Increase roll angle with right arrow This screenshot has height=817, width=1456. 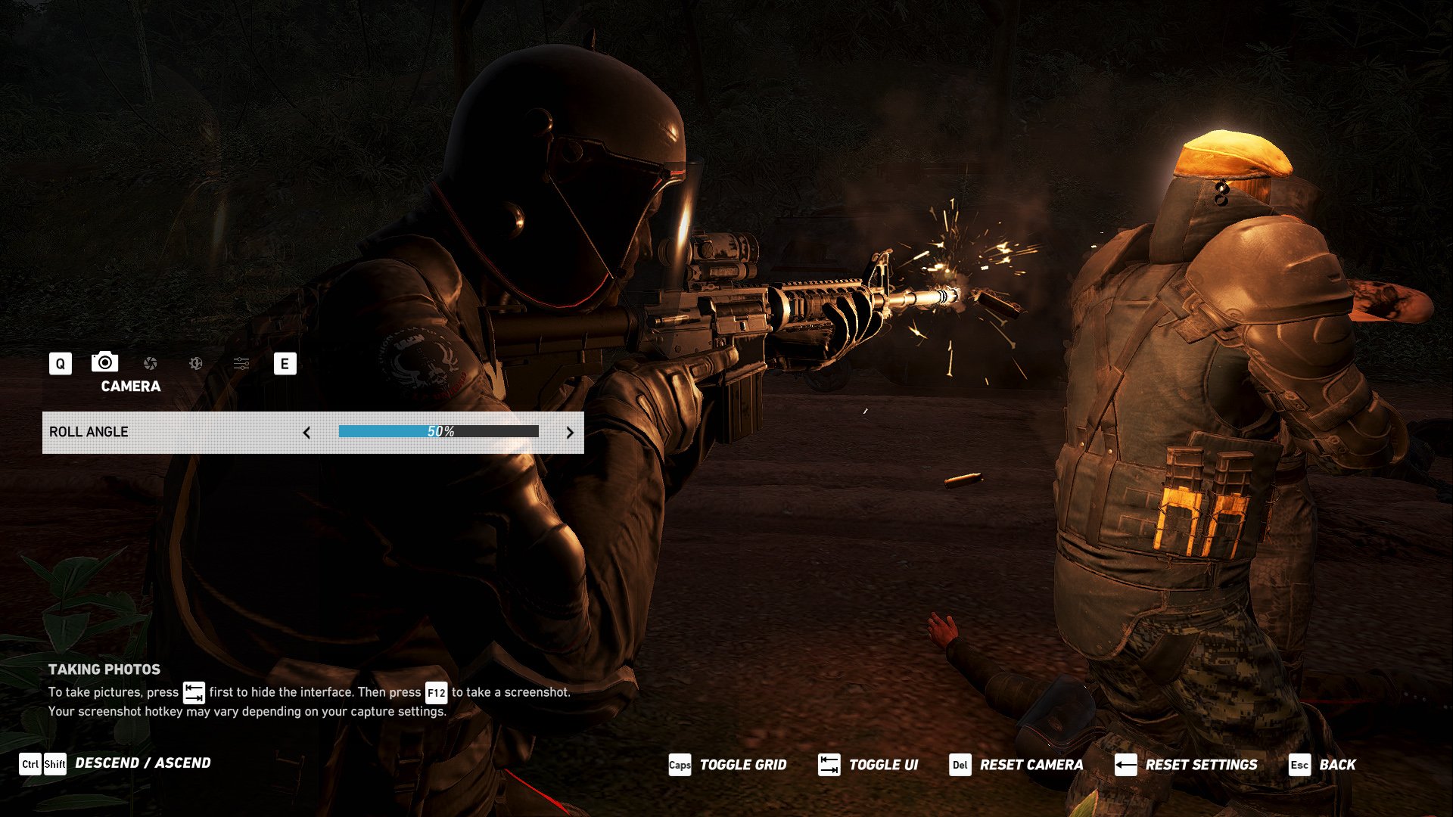570,433
